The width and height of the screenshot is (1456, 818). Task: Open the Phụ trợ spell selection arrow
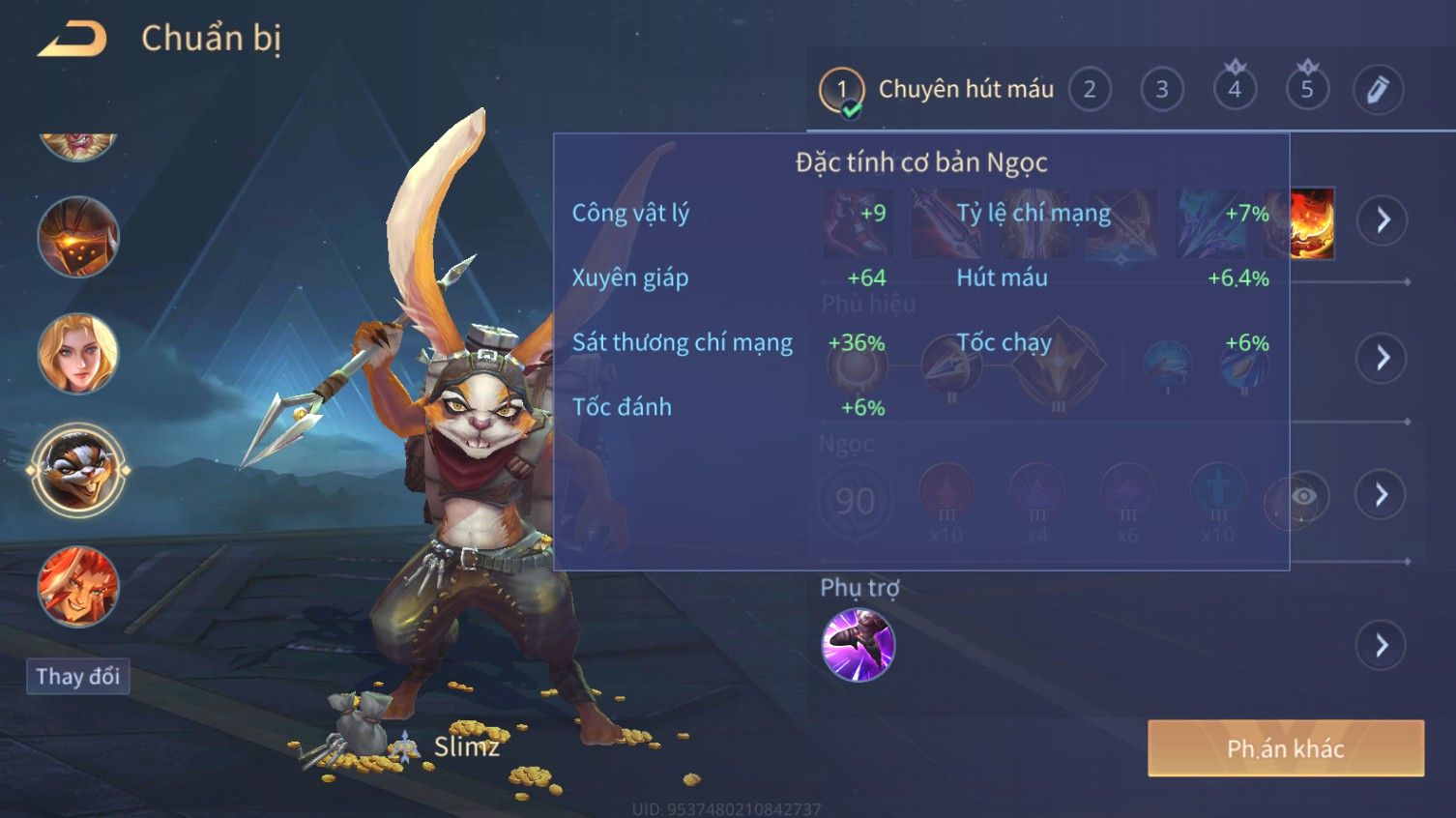point(1383,645)
